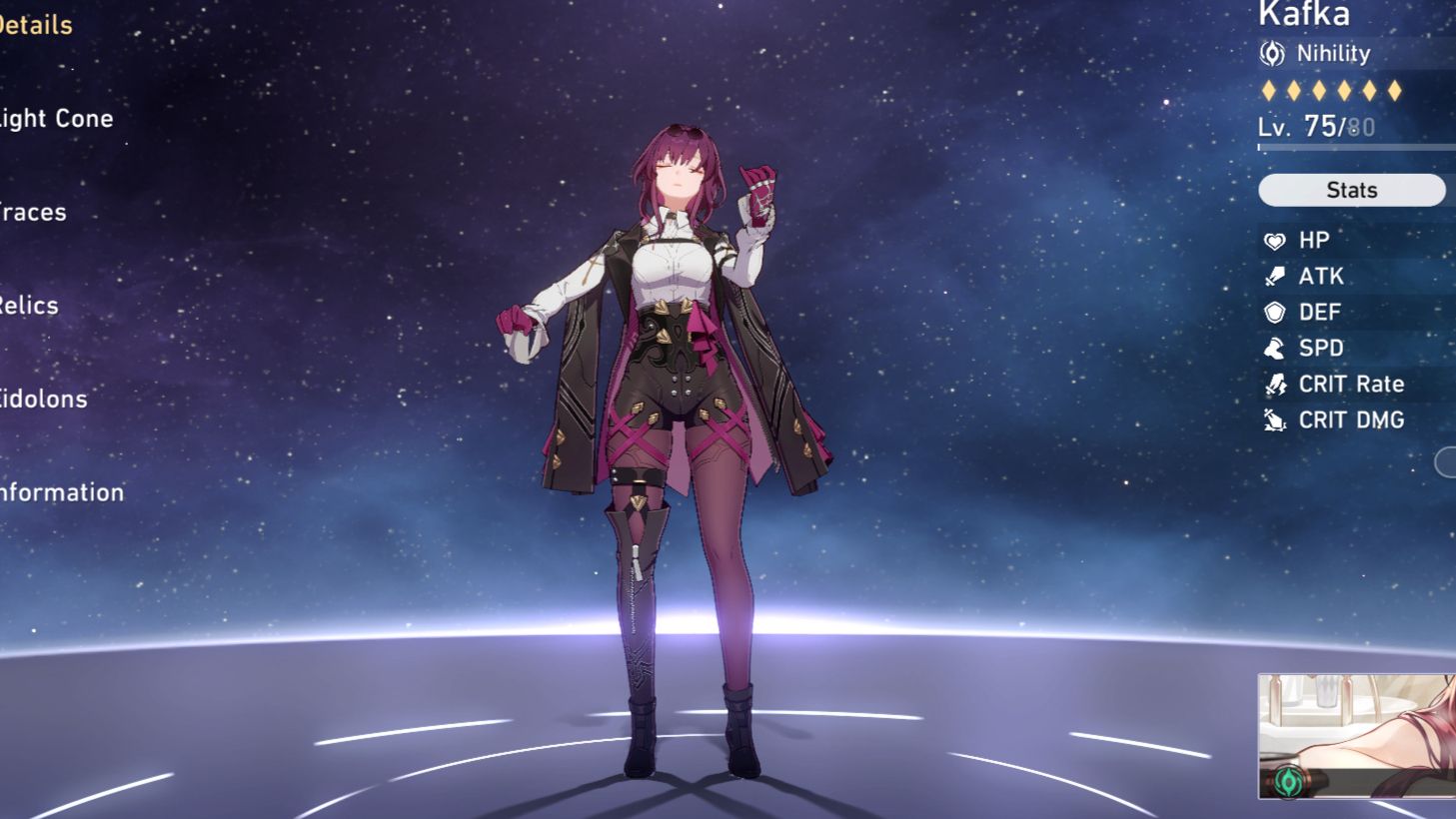Click the DEF shield icon

tap(1275, 312)
